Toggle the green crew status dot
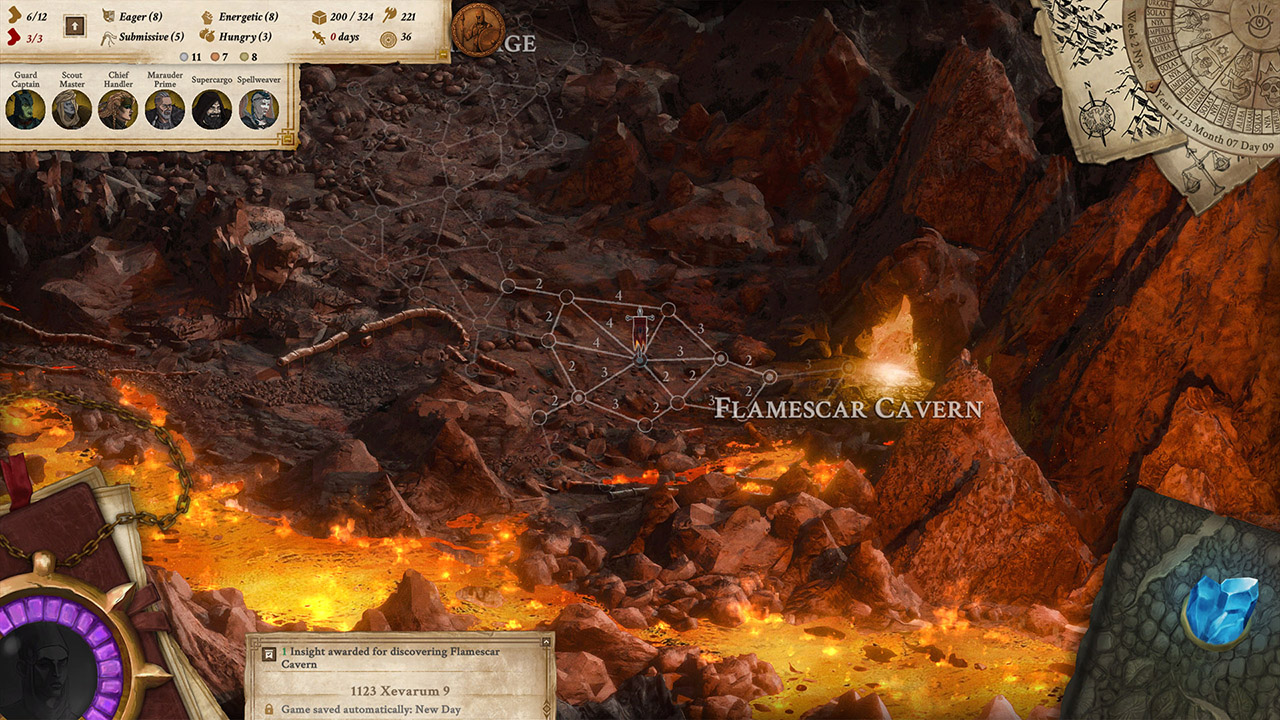The width and height of the screenshot is (1280, 720). coord(244,56)
